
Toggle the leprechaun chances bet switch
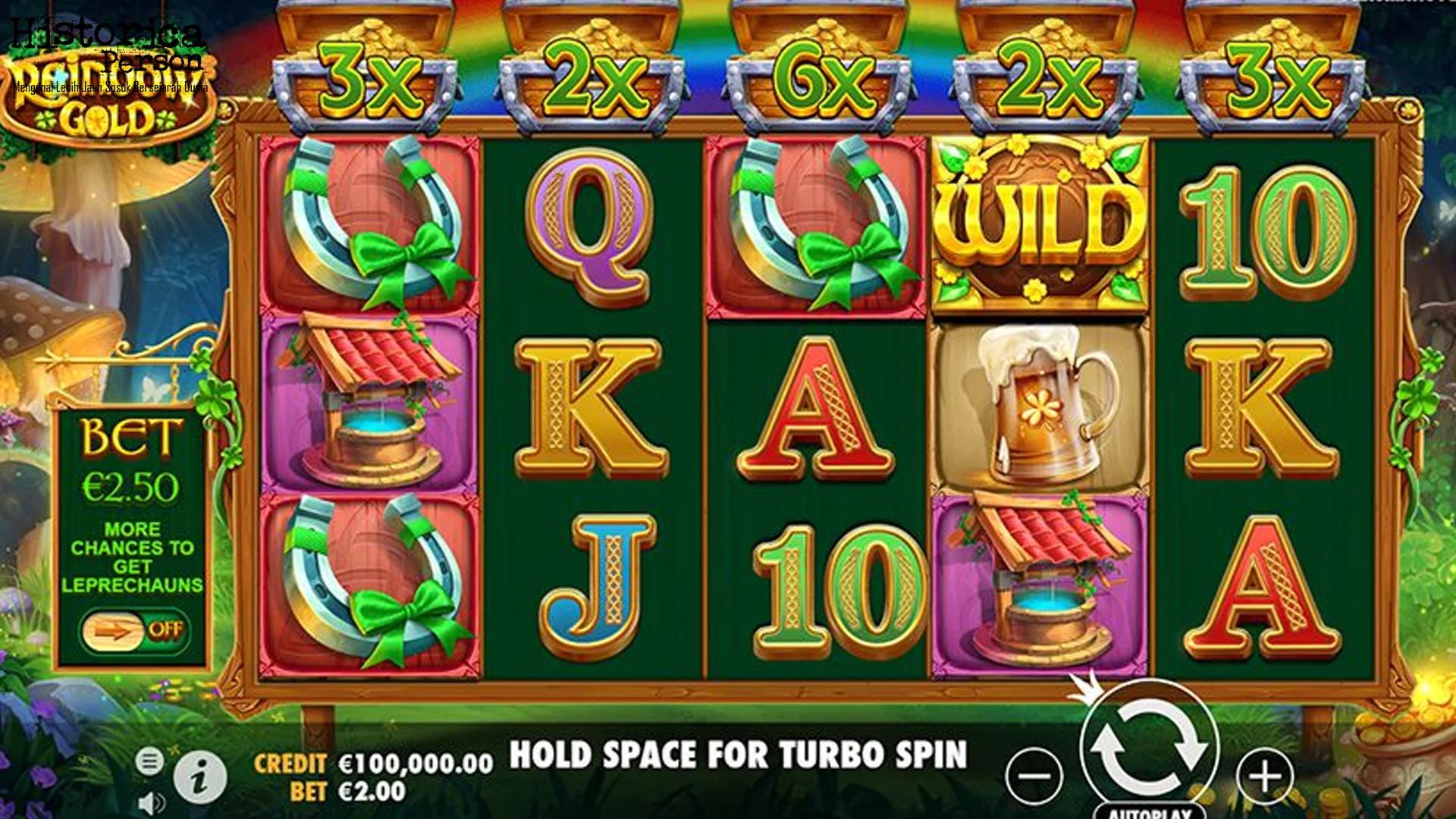click(x=133, y=630)
